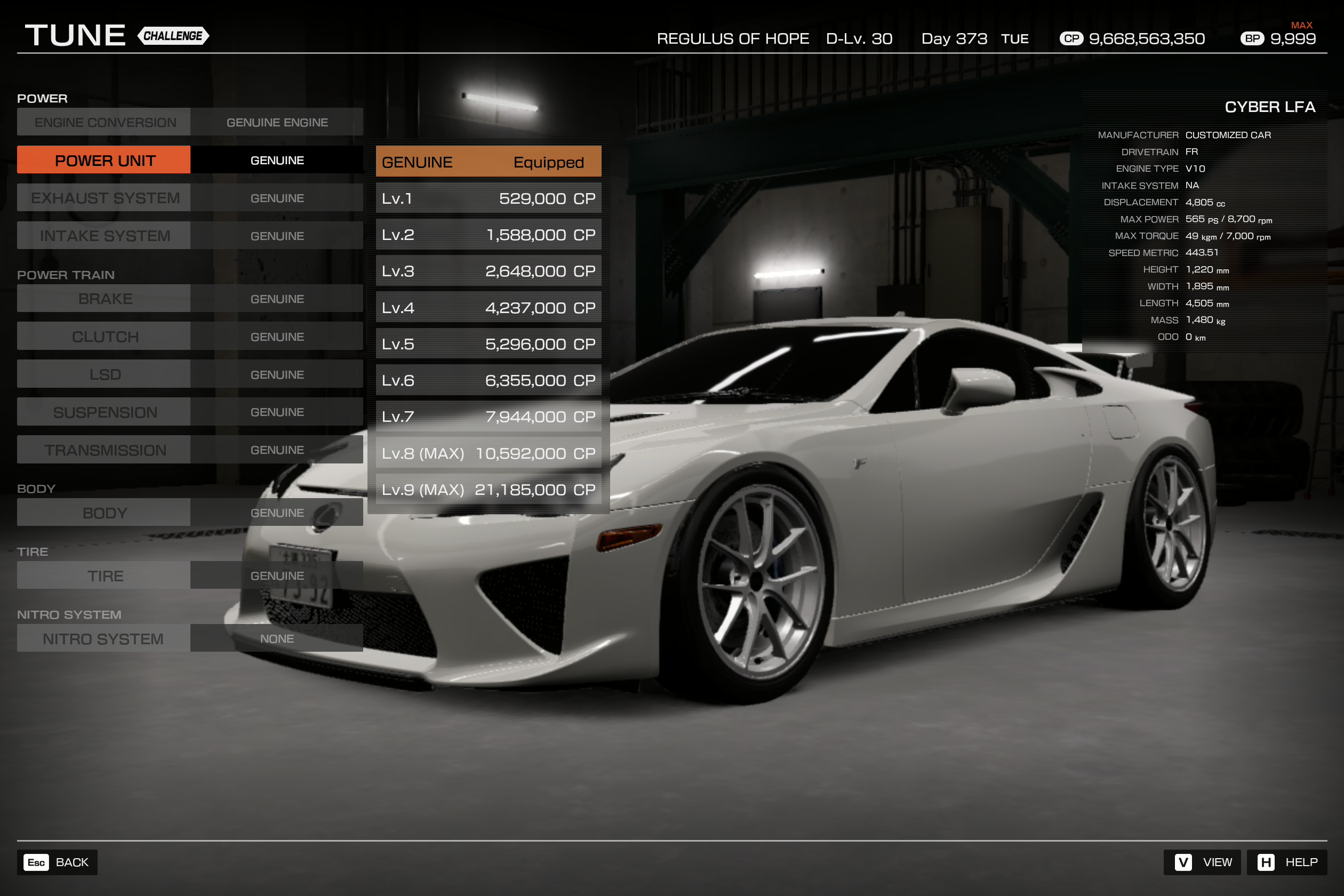Select the LSD tuning row
Screen dimensions: 1344x896
[105, 374]
